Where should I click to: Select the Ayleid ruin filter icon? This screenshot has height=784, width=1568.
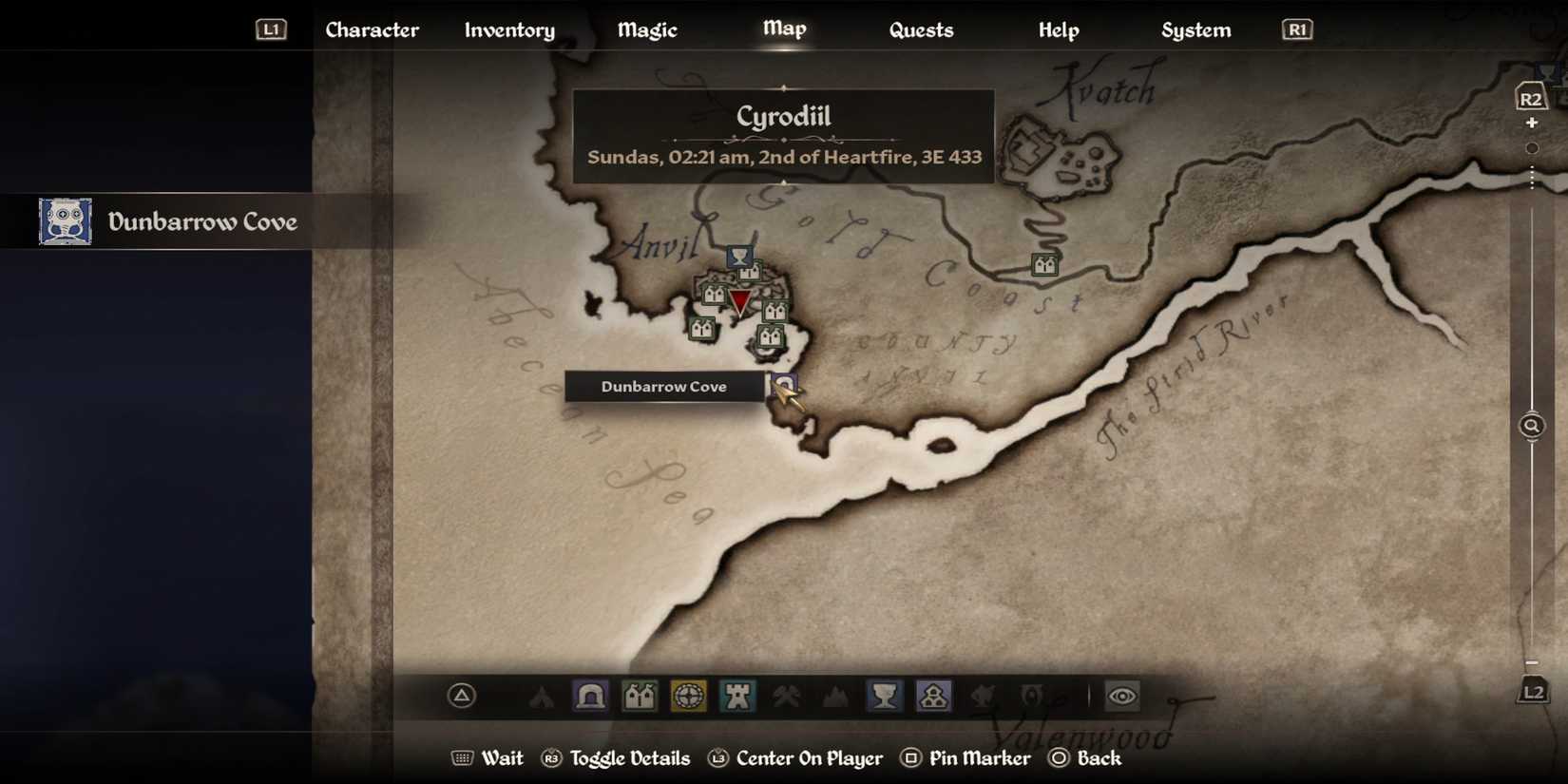tap(934, 696)
